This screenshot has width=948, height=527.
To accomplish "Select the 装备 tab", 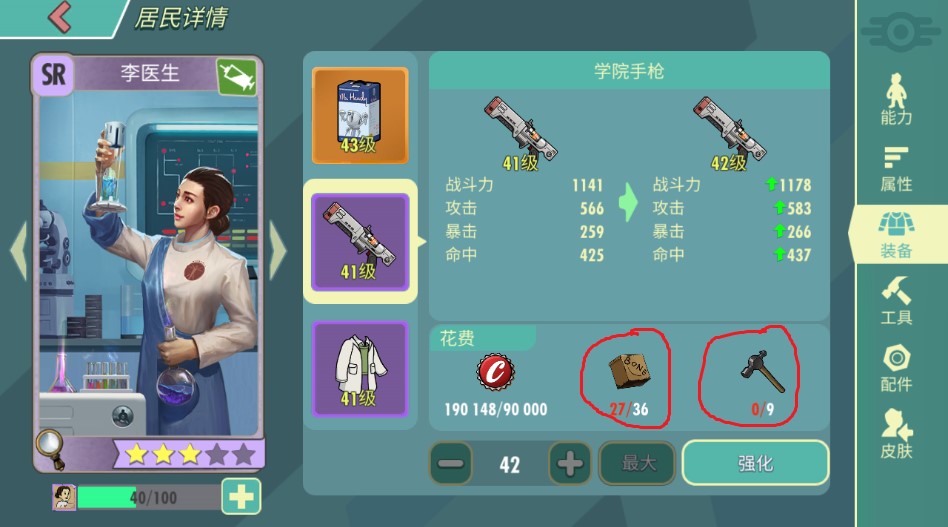I will tap(896, 235).
